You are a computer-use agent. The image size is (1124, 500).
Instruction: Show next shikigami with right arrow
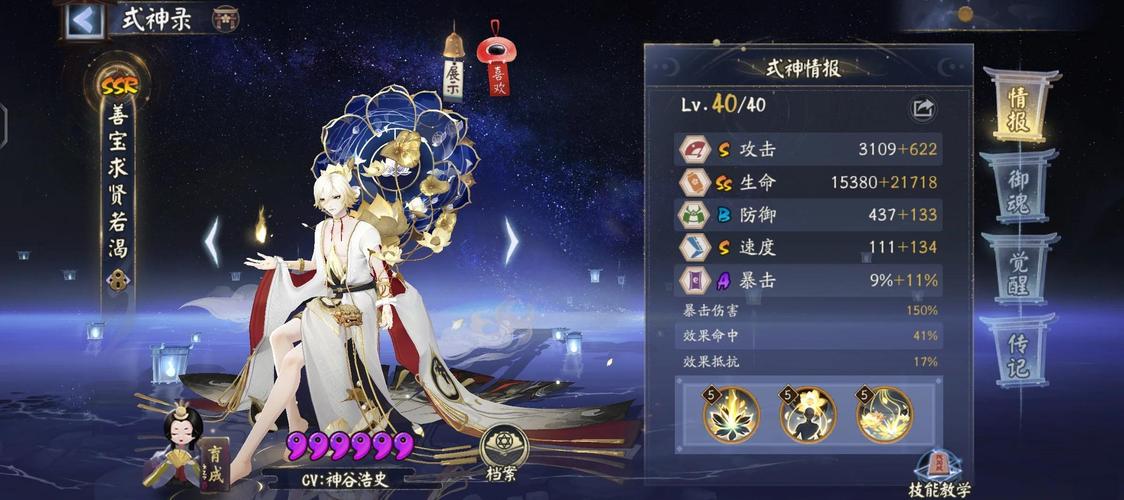pyautogui.click(x=511, y=241)
